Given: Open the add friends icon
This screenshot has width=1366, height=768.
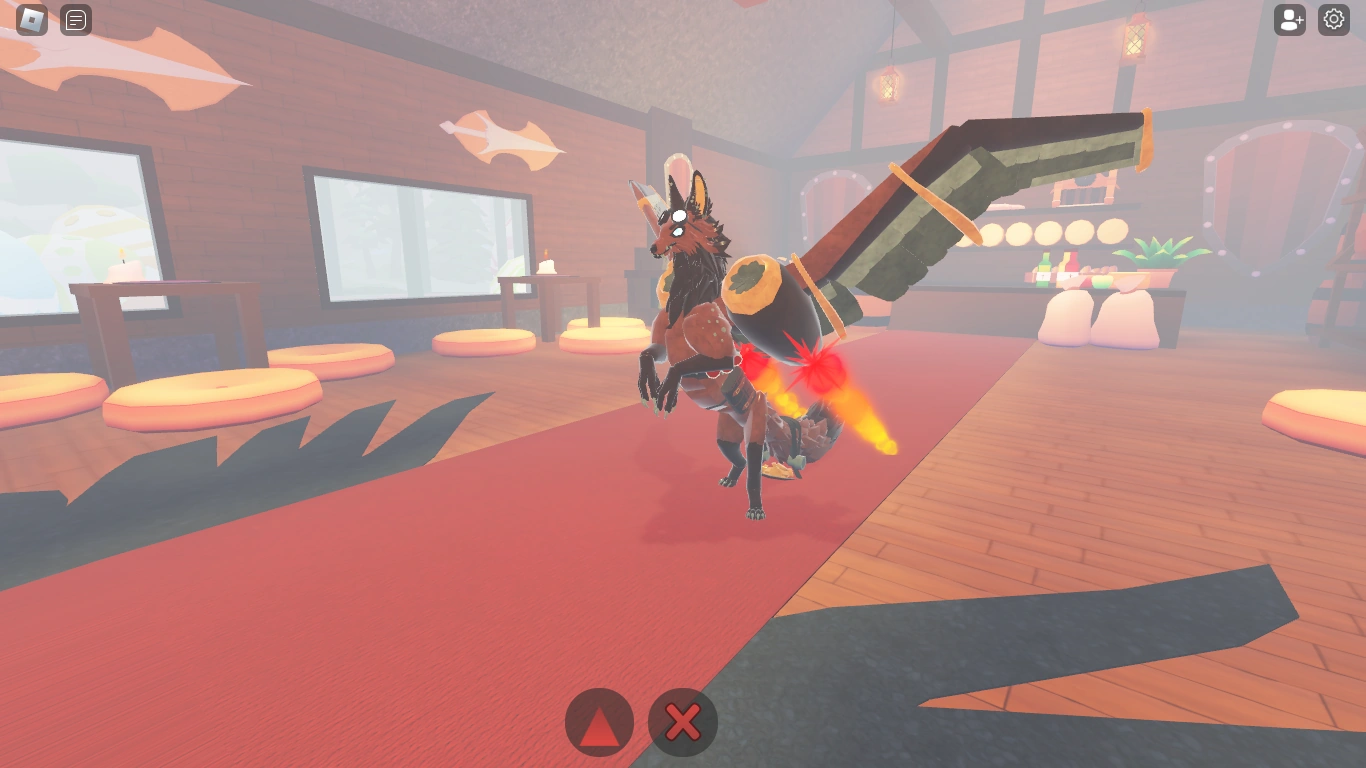Looking at the screenshot, I should [1289, 20].
